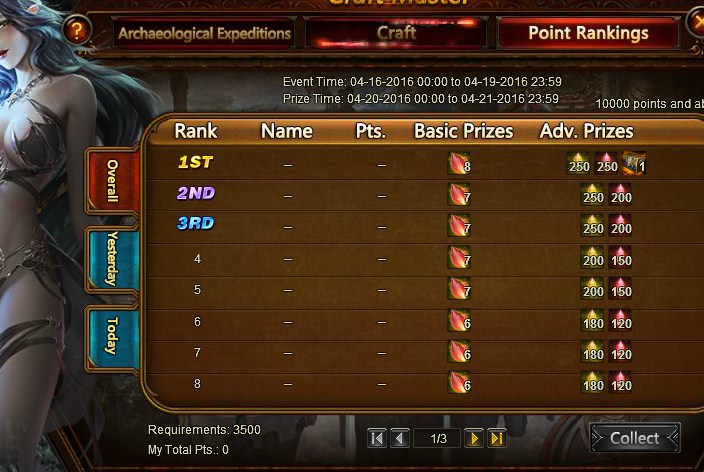Inspect the 1st place treasure chest prize

coord(633,164)
